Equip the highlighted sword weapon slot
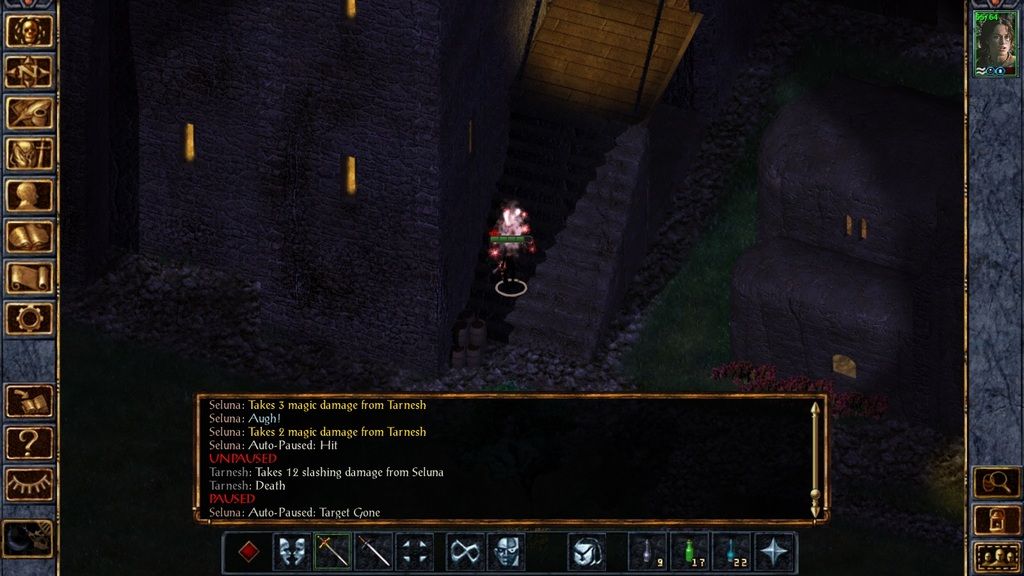This screenshot has width=1024, height=576. click(x=333, y=552)
